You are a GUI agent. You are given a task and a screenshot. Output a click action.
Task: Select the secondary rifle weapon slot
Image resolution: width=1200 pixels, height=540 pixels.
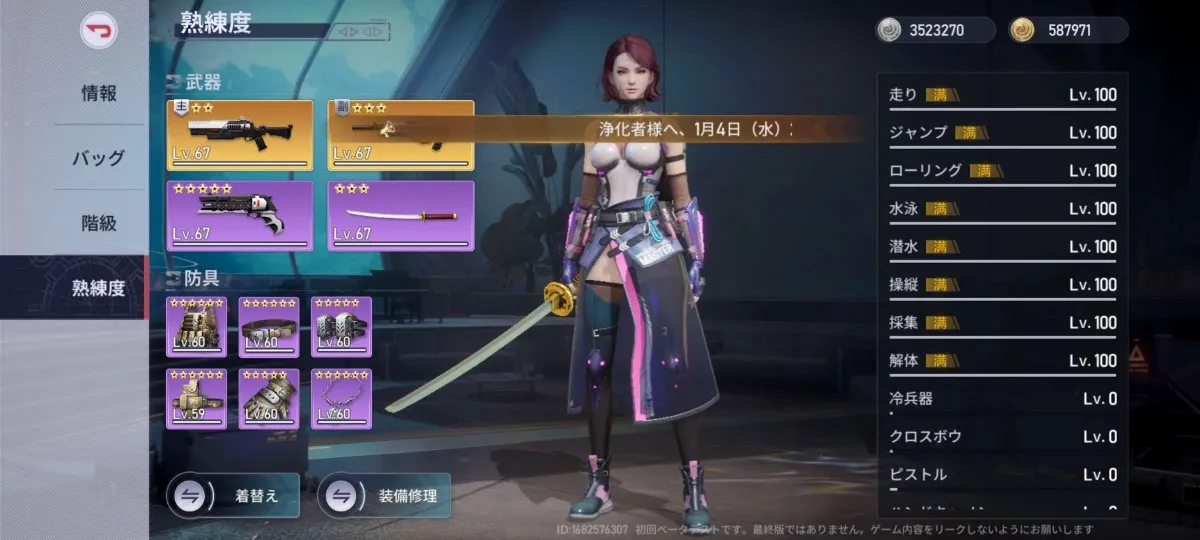[x=401, y=135]
